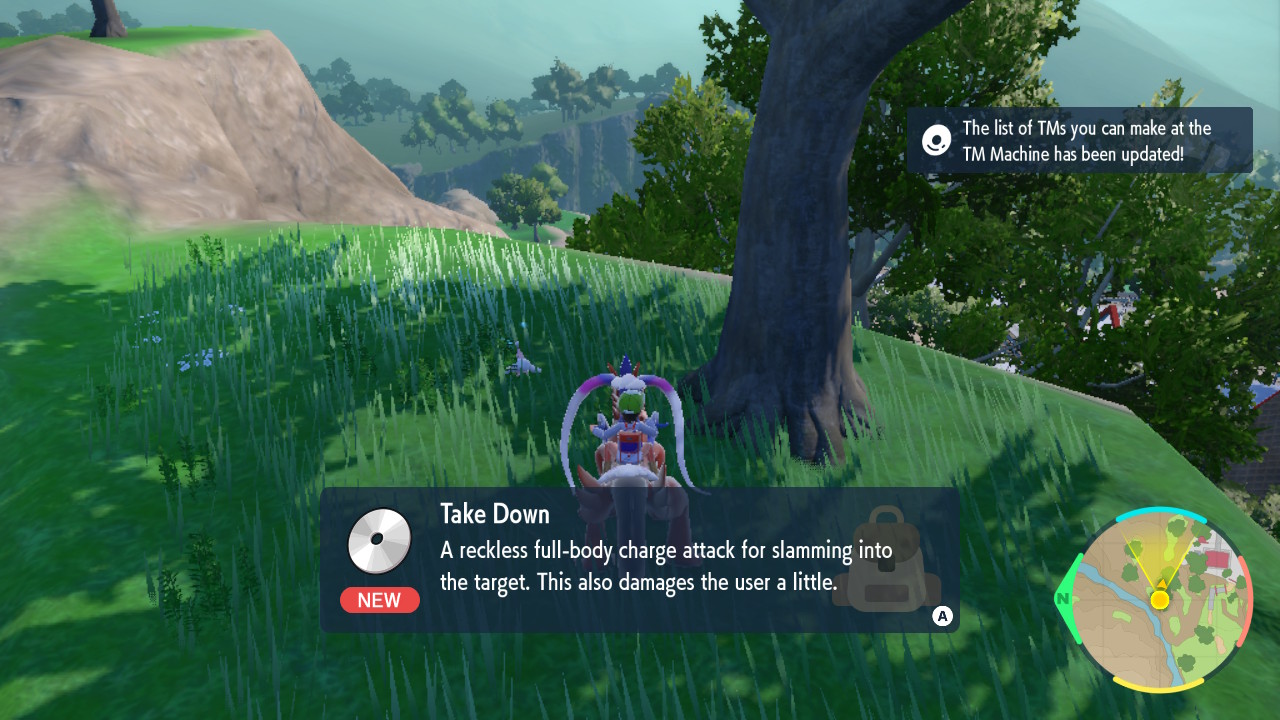Click the yellow player marker on minimap
1280x720 pixels.
[1159, 600]
